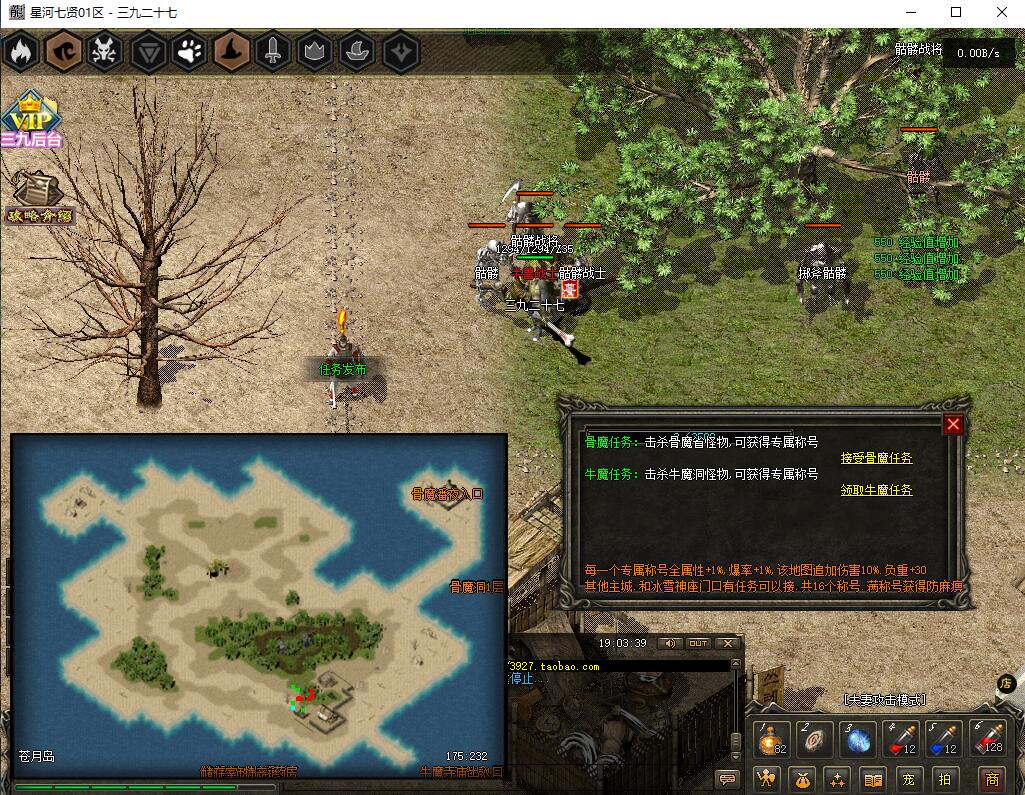Viewport: 1025px width, 795px height.
Task: Maximize the game window
Action: (x=956, y=13)
